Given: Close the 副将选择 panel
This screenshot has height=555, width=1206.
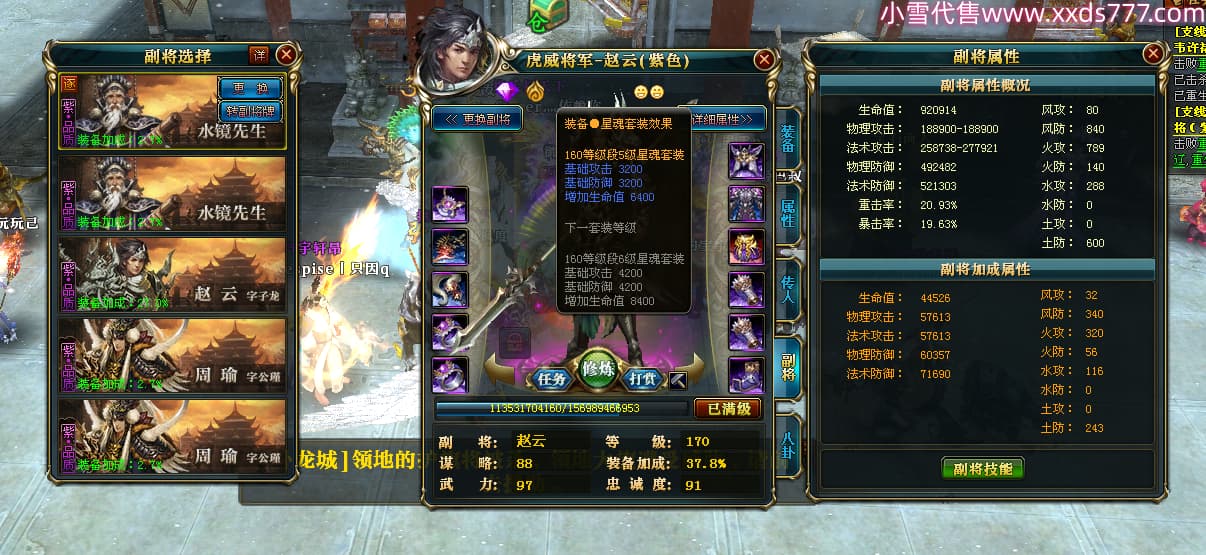Looking at the screenshot, I should click(286, 55).
